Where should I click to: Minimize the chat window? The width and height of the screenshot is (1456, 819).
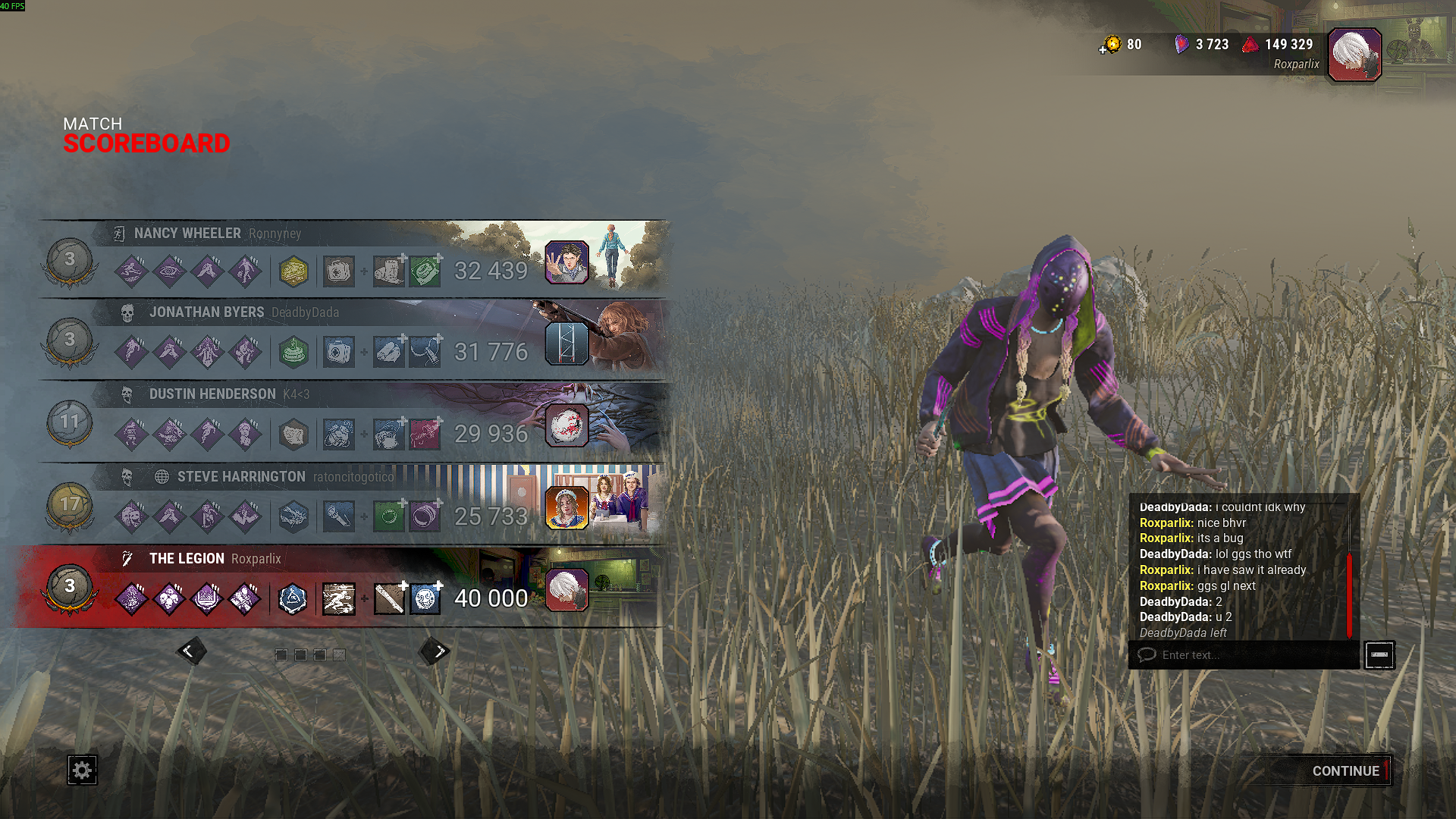pyautogui.click(x=1379, y=655)
